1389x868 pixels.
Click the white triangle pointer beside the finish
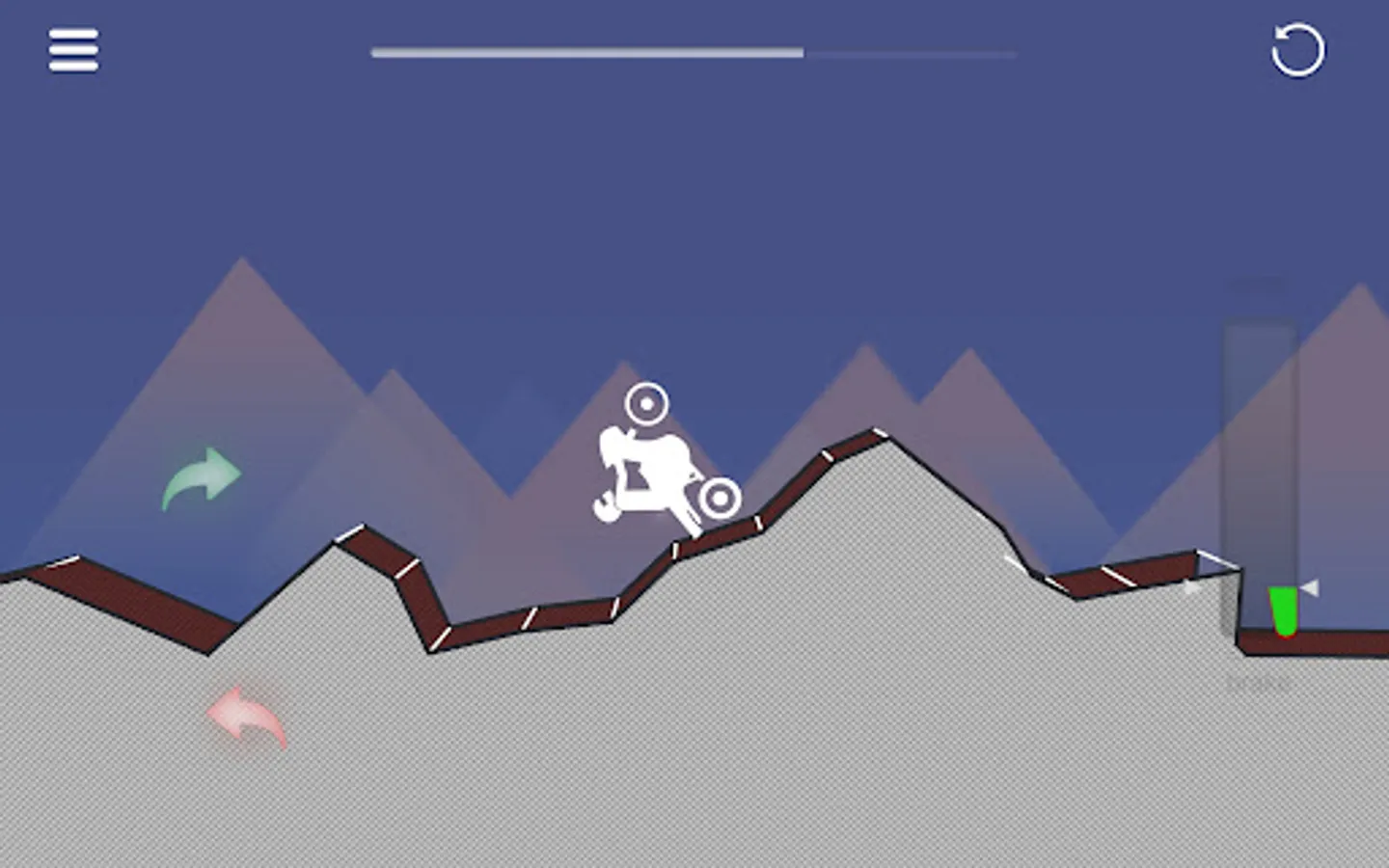[1308, 584]
